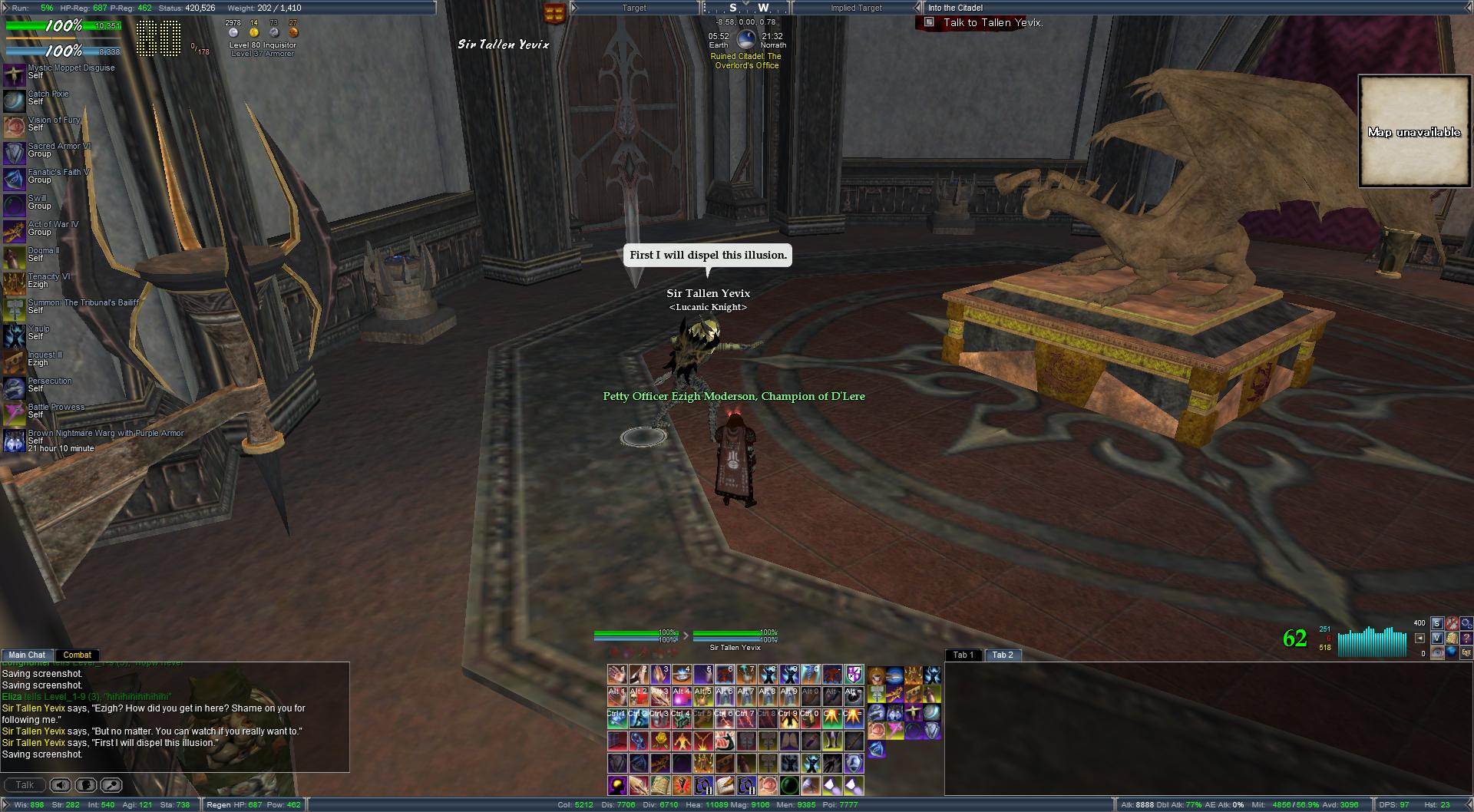Activate the hotbar ability bound to key 1
This screenshot has height=812, width=1474.
click(x=617, y=675)
